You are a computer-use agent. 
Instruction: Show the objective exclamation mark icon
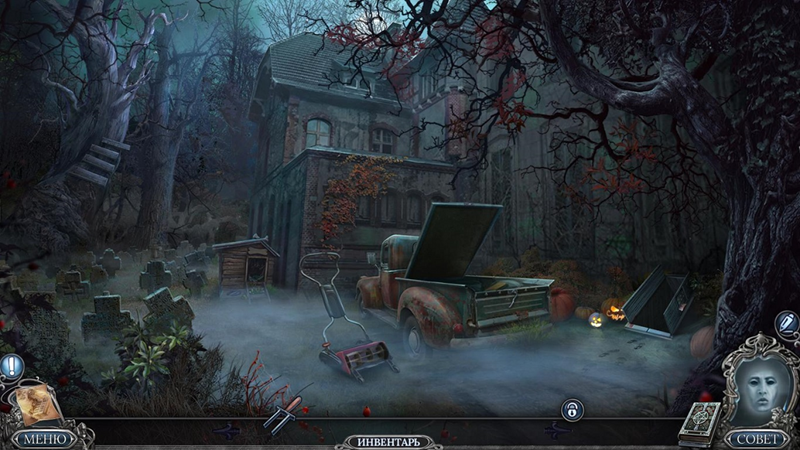point(12,367)
